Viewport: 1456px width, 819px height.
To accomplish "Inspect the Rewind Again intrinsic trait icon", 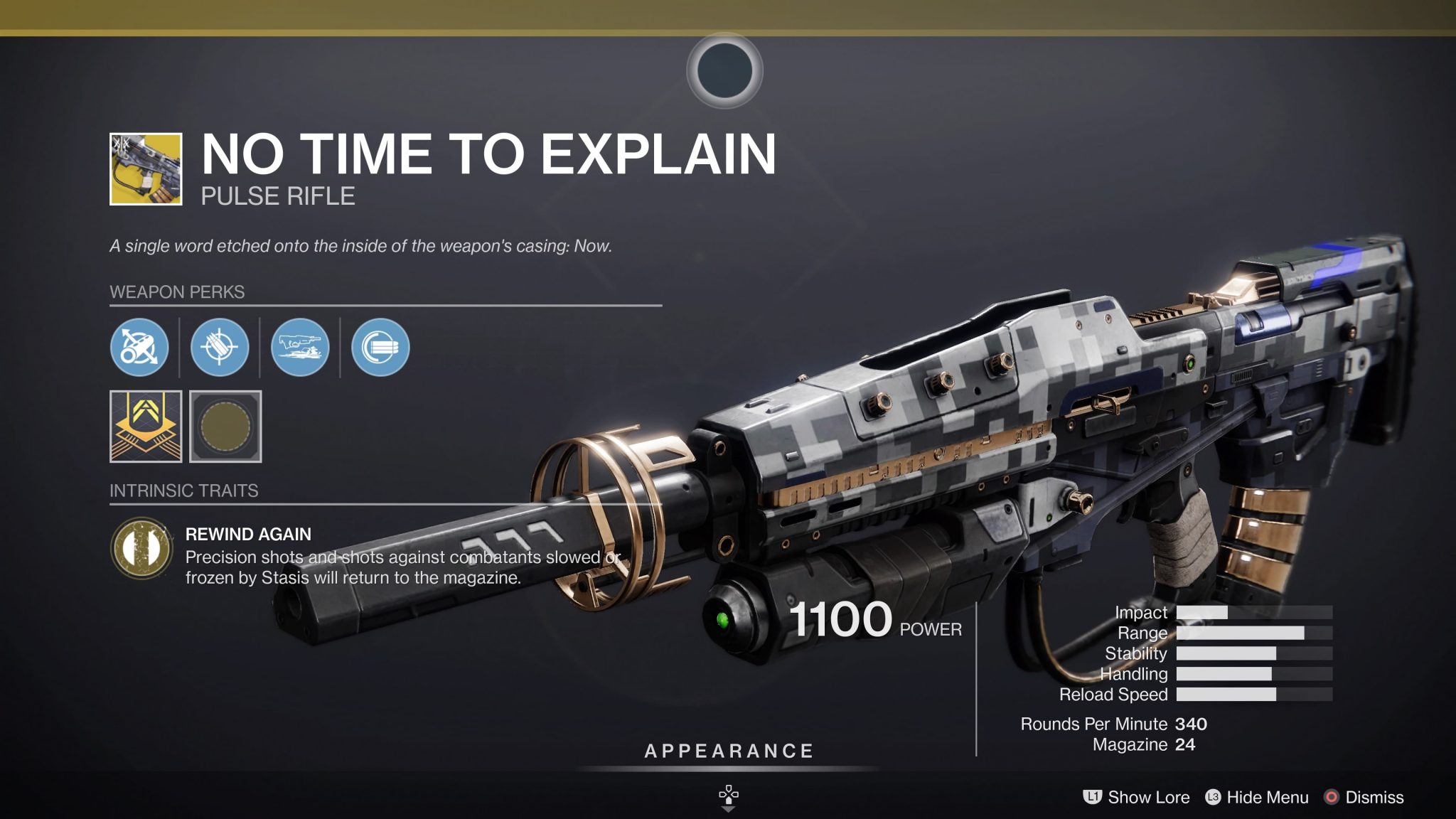I will tap(142, 548).
